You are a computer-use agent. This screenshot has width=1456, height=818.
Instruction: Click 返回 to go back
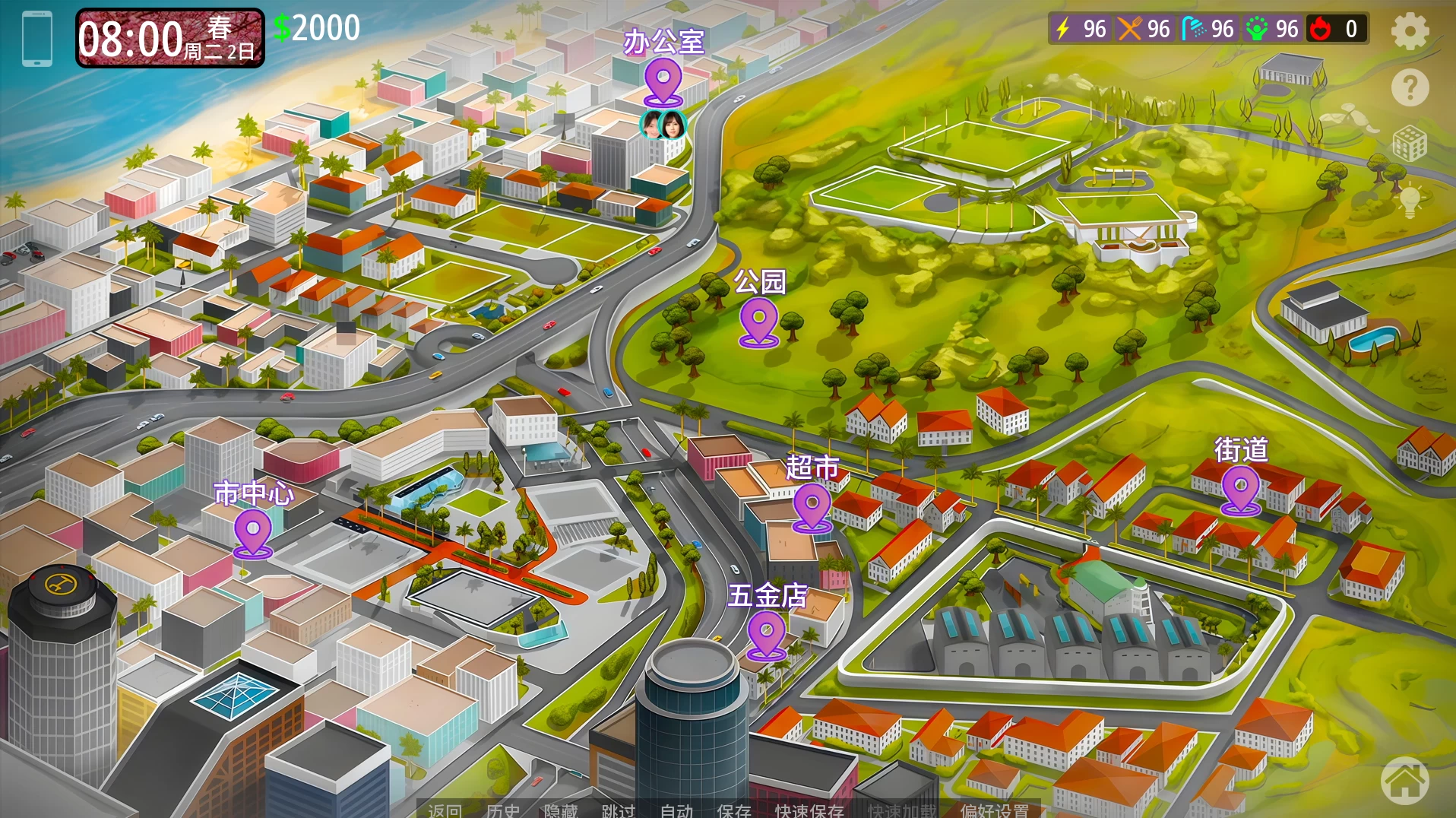tap(445, 810)
